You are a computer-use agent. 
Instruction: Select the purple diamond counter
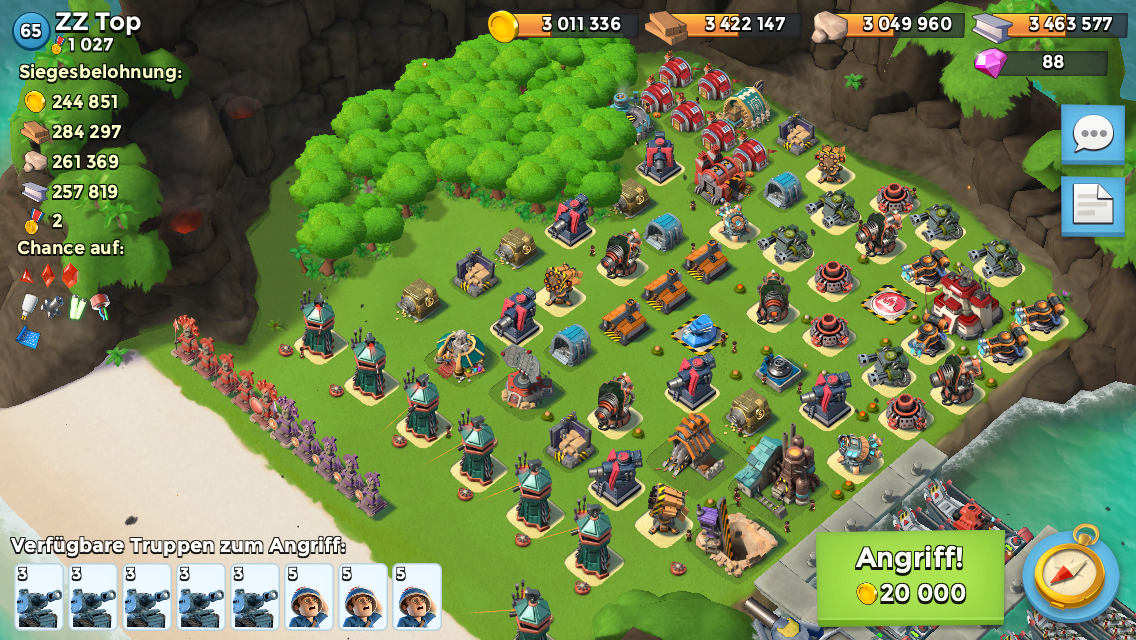click(1040, 62)
